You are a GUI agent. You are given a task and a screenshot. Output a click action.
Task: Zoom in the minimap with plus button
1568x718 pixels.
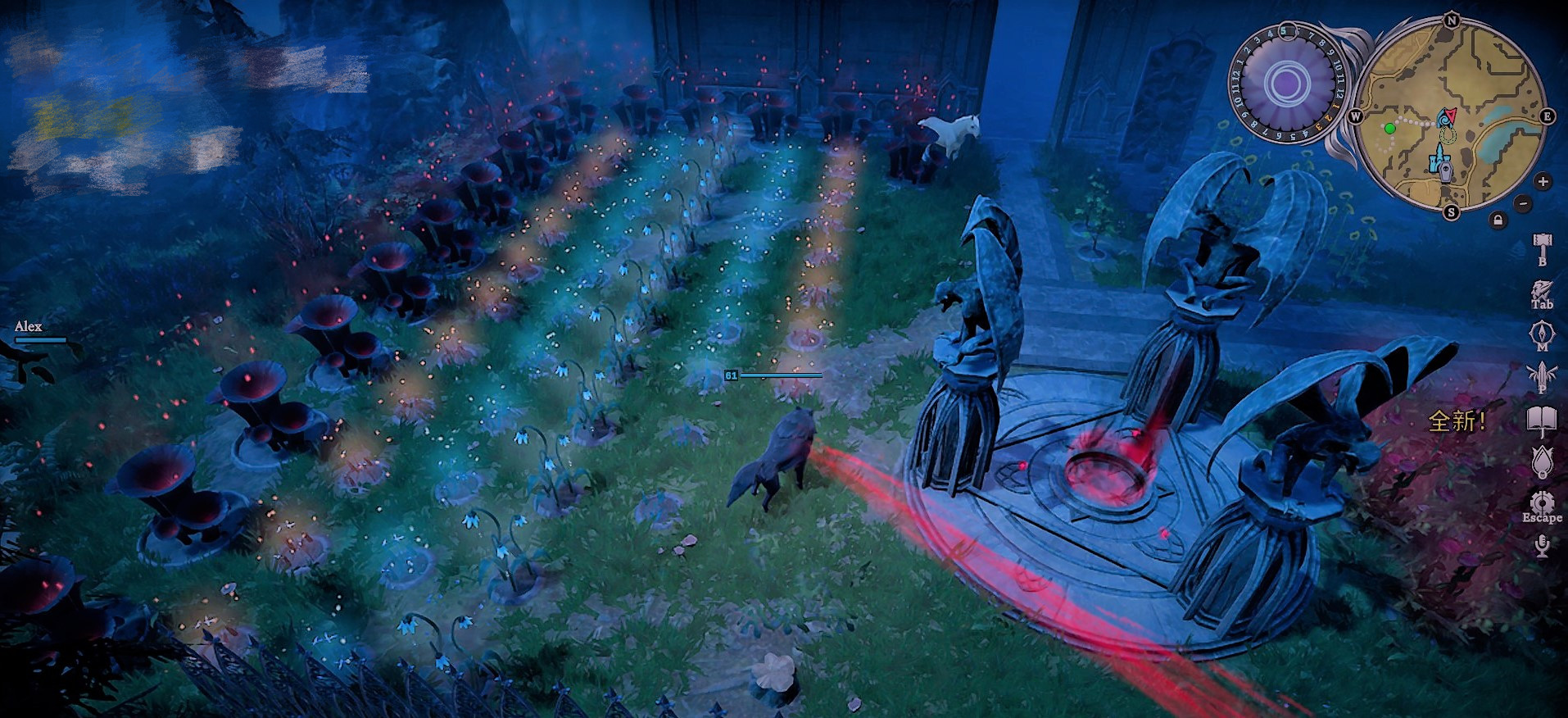tap(1543, 181)
